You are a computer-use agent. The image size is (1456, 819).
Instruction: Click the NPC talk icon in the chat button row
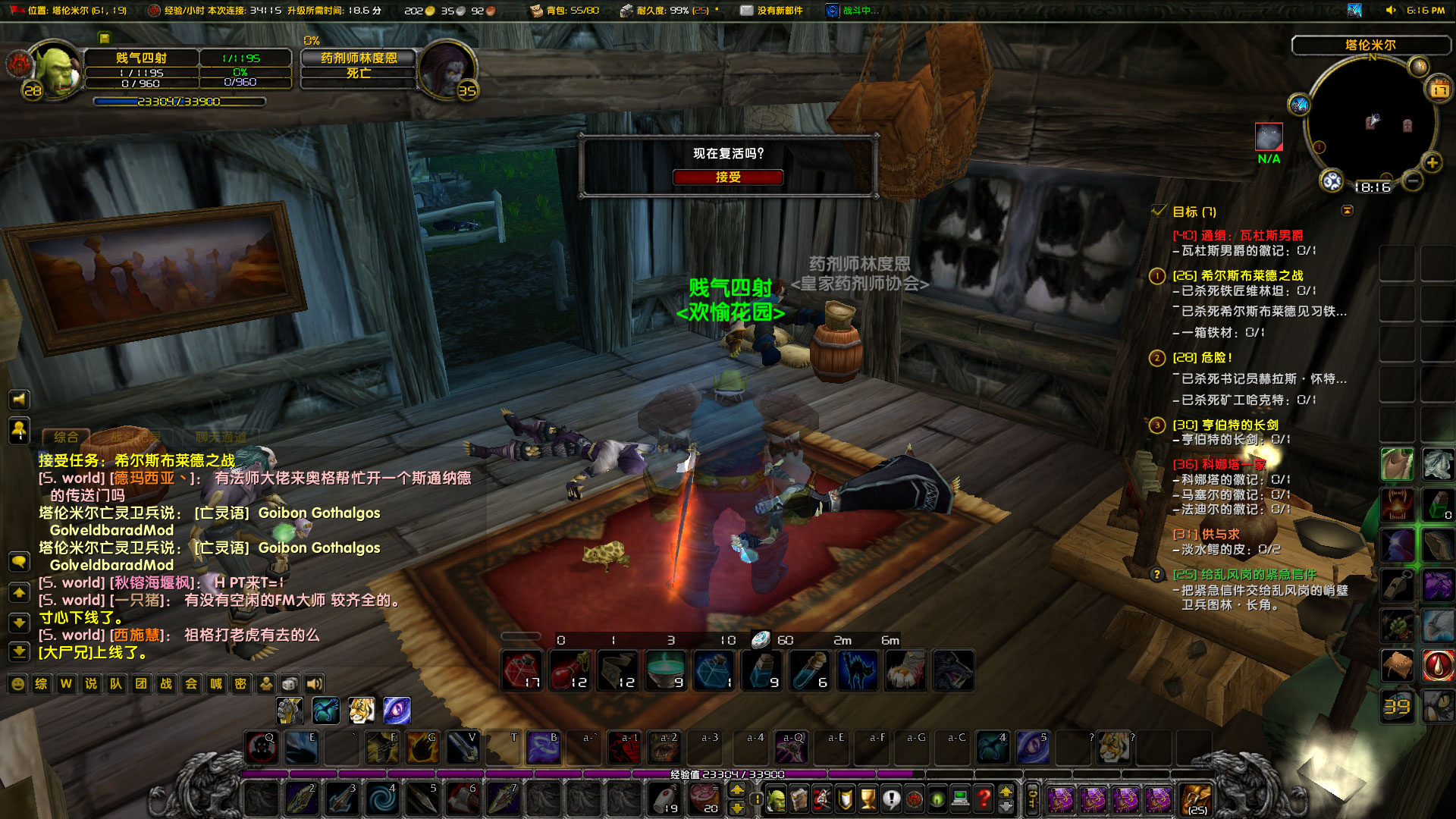coord(265,684)
